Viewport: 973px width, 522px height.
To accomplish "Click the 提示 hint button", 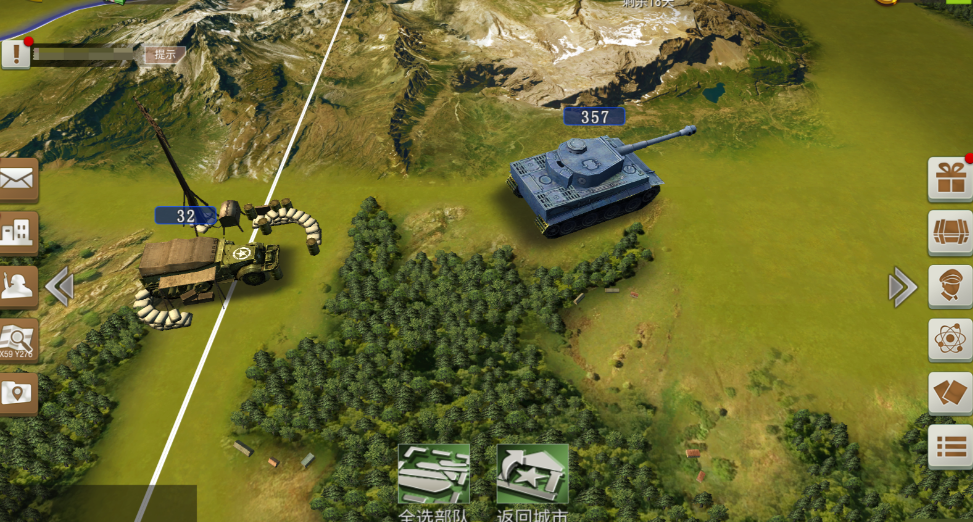I will click(x=165, y=55).
